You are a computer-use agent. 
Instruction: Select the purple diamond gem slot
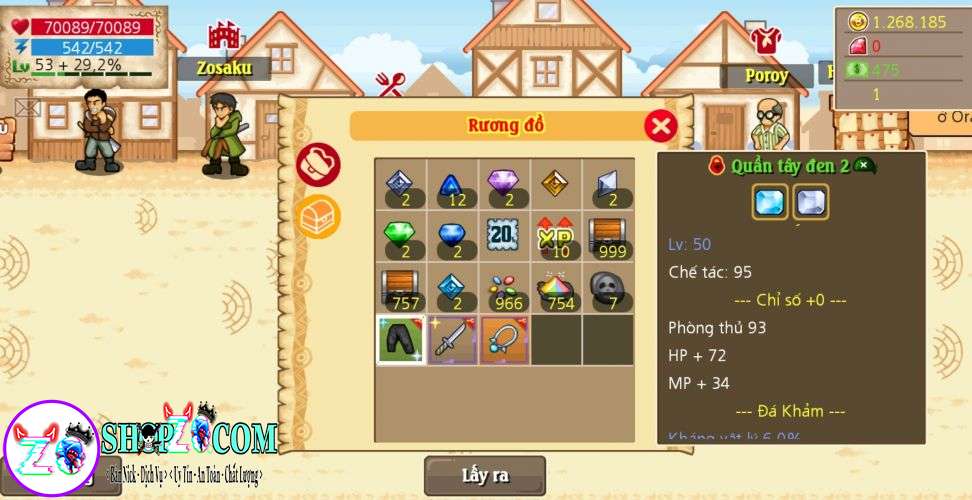(504, 184)
